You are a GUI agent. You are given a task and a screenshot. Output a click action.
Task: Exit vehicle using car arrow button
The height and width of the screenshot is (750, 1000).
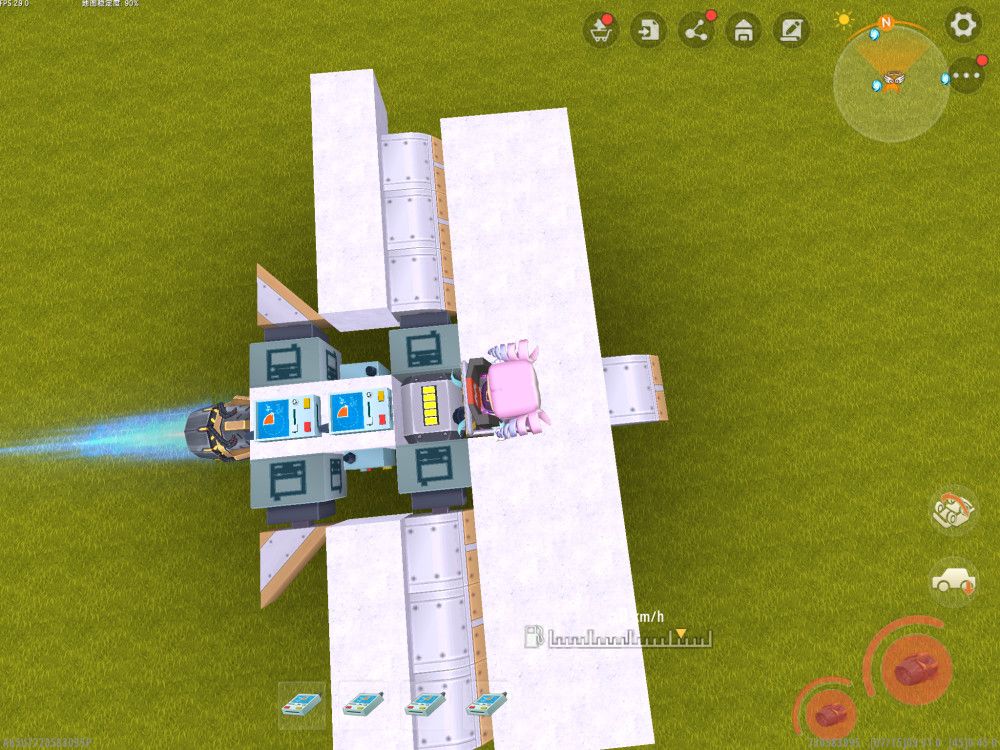[x=953, y=580]
